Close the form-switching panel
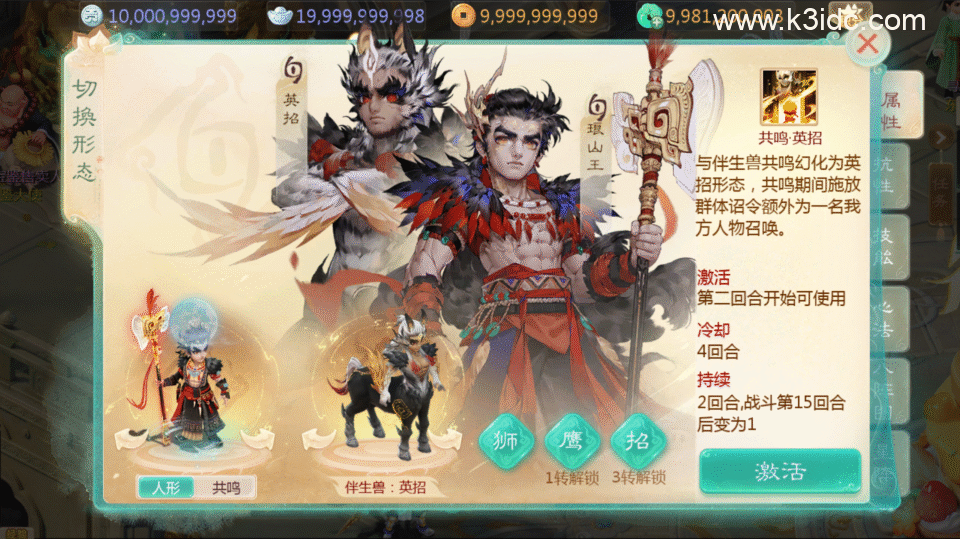The image size is (960, 539). pos(867,43)
